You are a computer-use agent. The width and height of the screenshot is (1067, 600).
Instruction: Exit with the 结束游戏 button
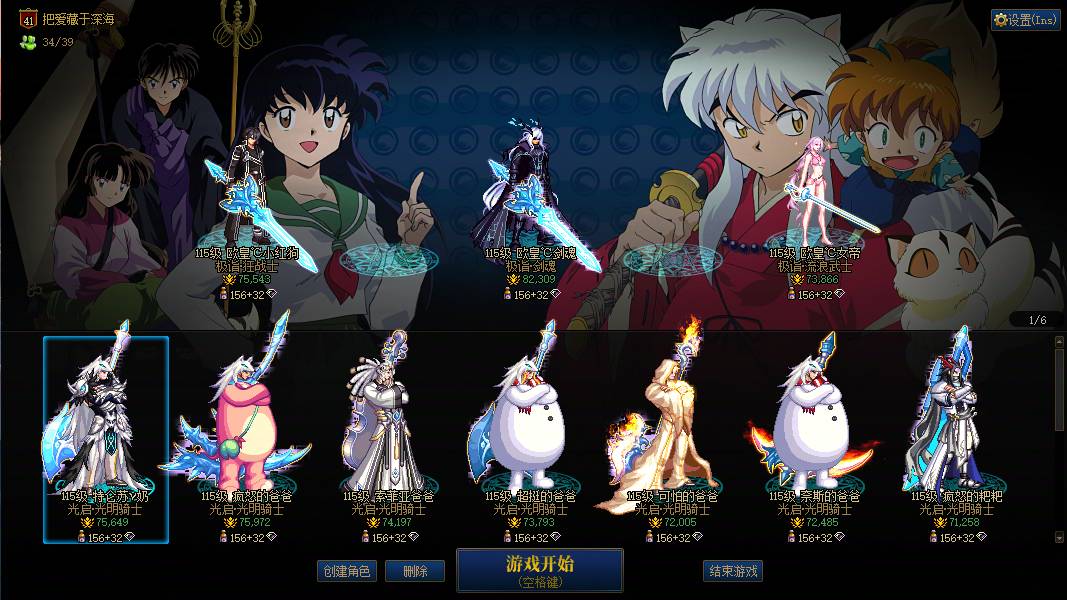(733, 571)
